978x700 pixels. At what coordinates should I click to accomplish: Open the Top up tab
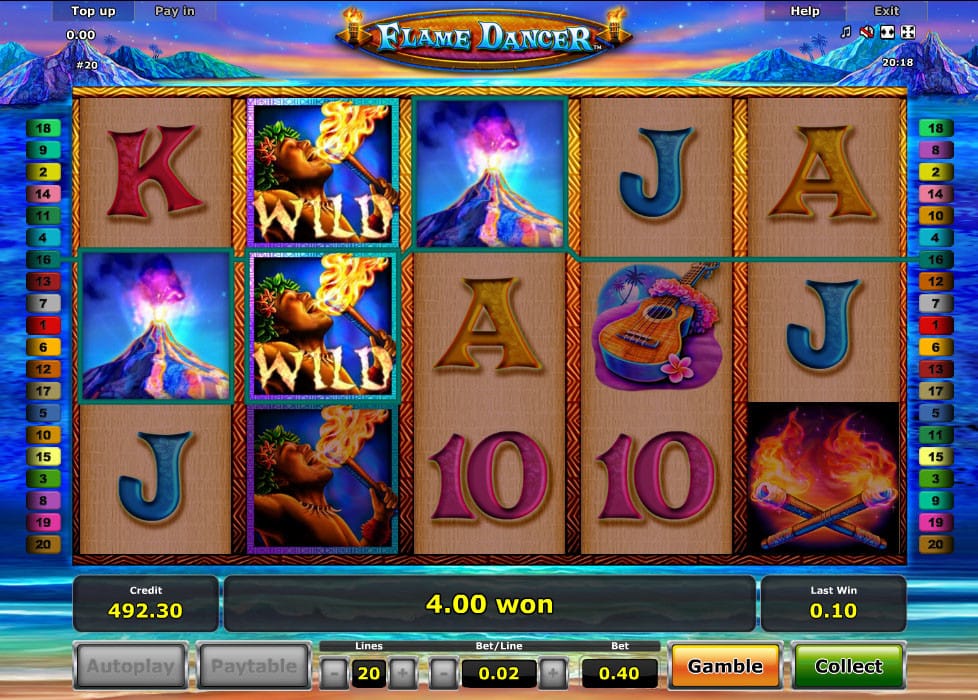click(x=94, y=11)
